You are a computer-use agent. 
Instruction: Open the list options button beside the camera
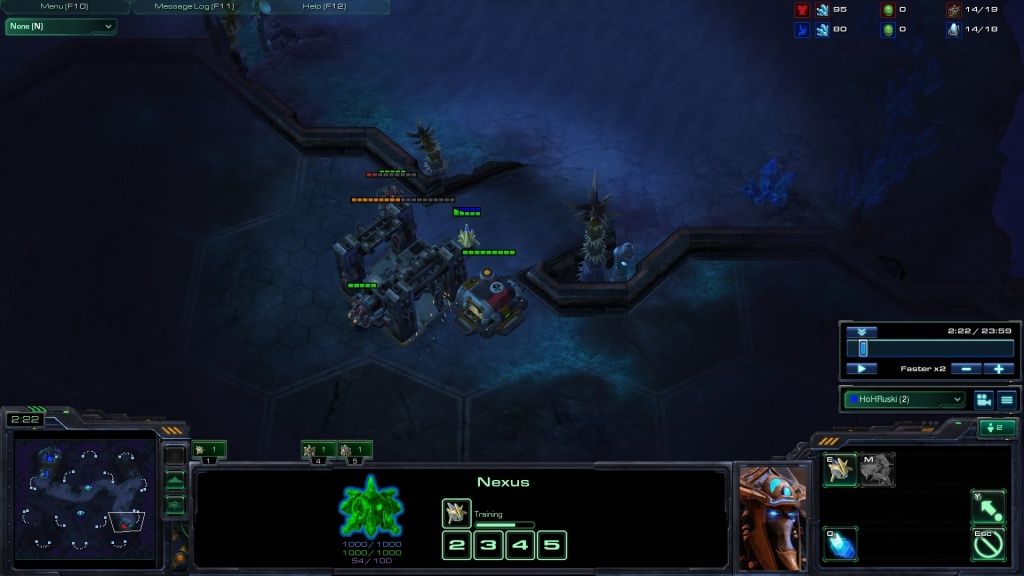1006,400
